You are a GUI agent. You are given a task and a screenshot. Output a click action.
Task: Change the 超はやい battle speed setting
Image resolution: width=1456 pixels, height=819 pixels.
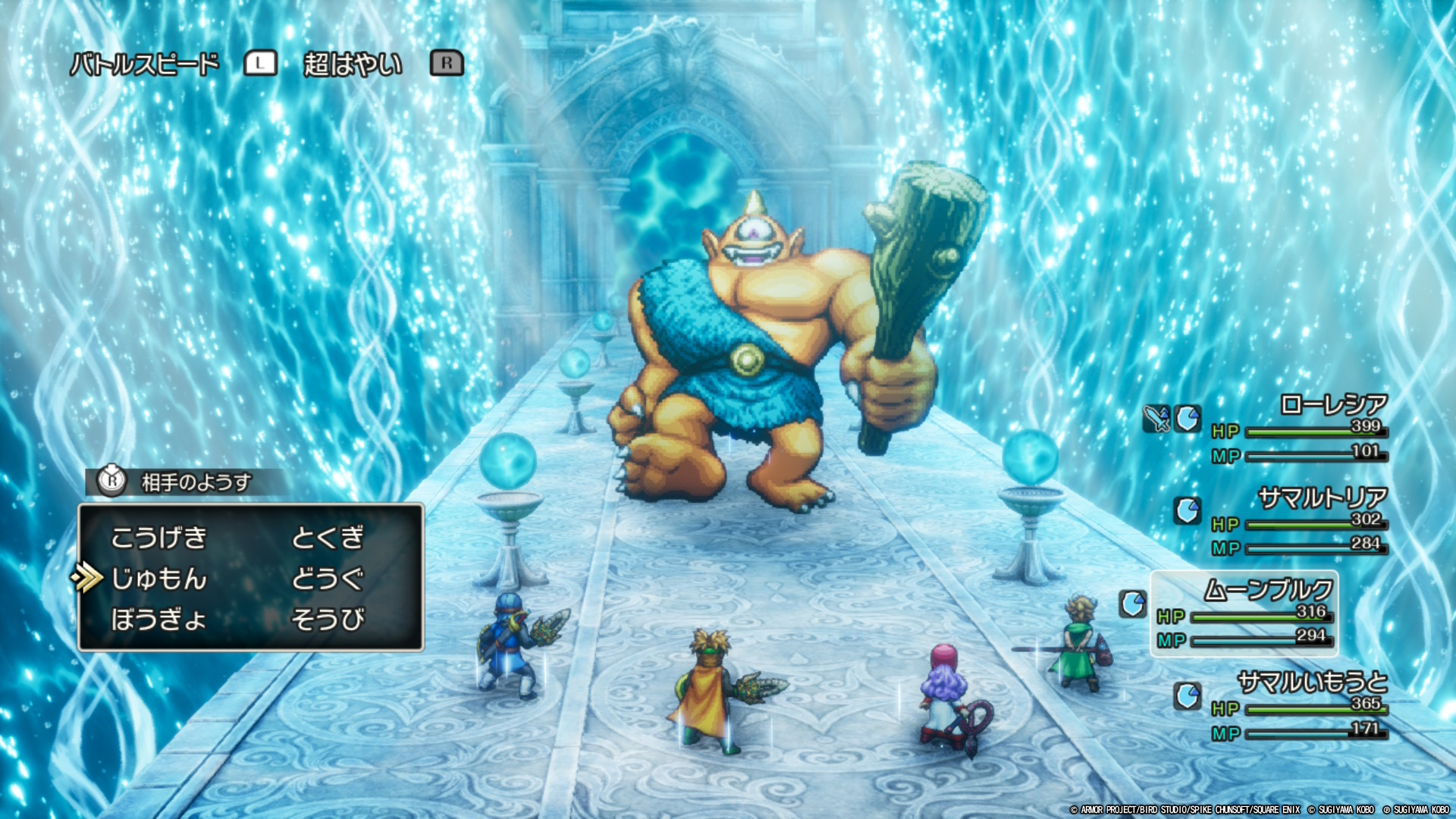tap(353, 64)
